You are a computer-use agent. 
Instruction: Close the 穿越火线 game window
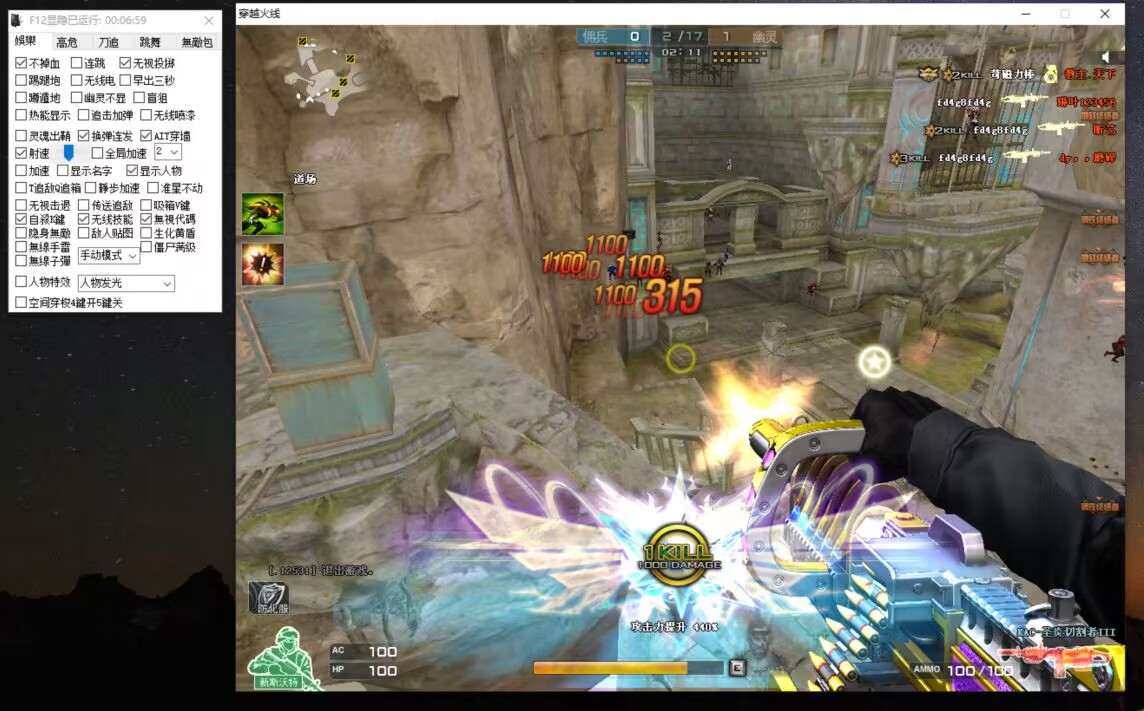click(x=1105, y=14)
